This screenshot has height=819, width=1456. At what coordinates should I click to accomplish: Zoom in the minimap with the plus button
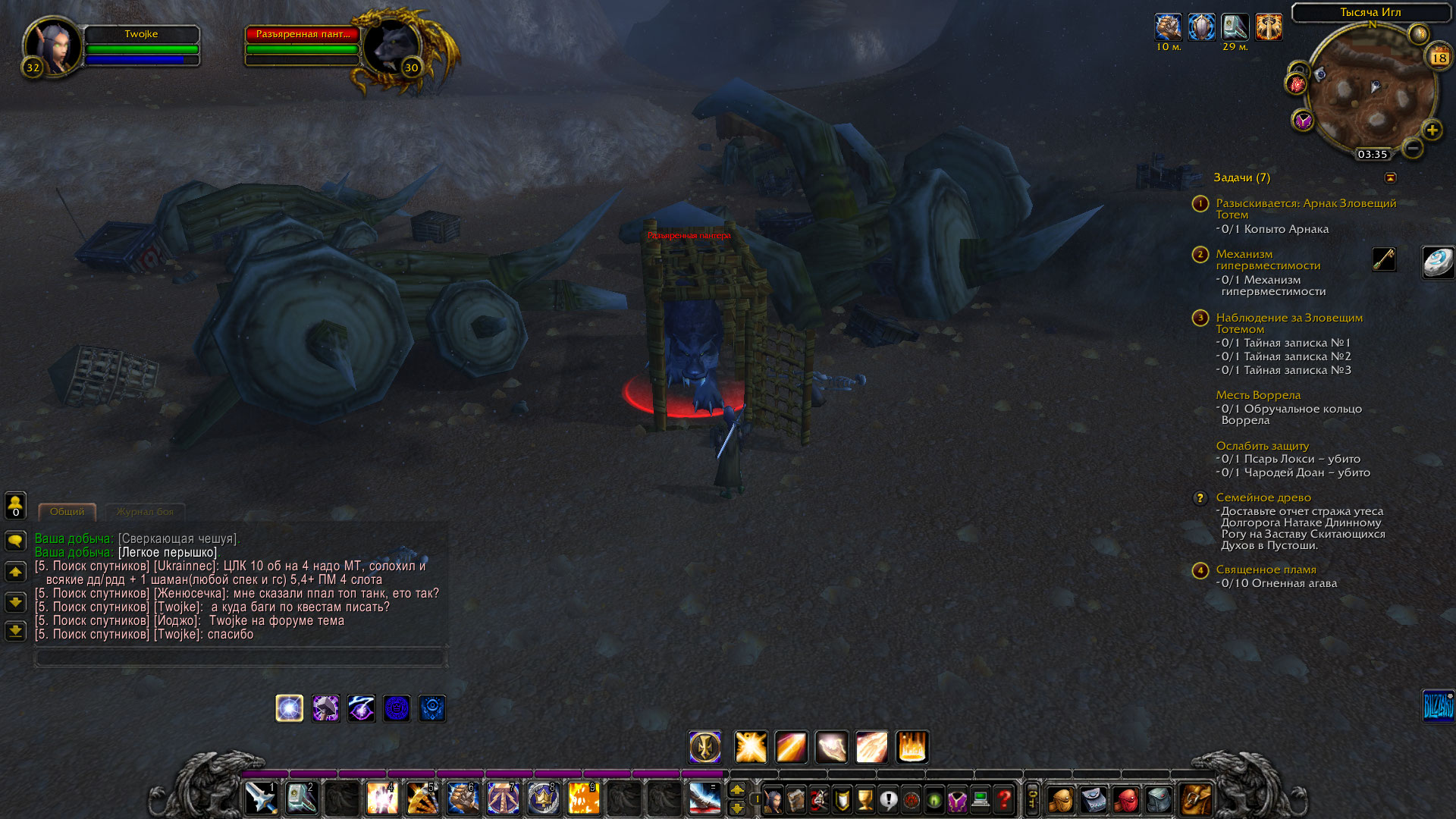(x=1432, y=130)
